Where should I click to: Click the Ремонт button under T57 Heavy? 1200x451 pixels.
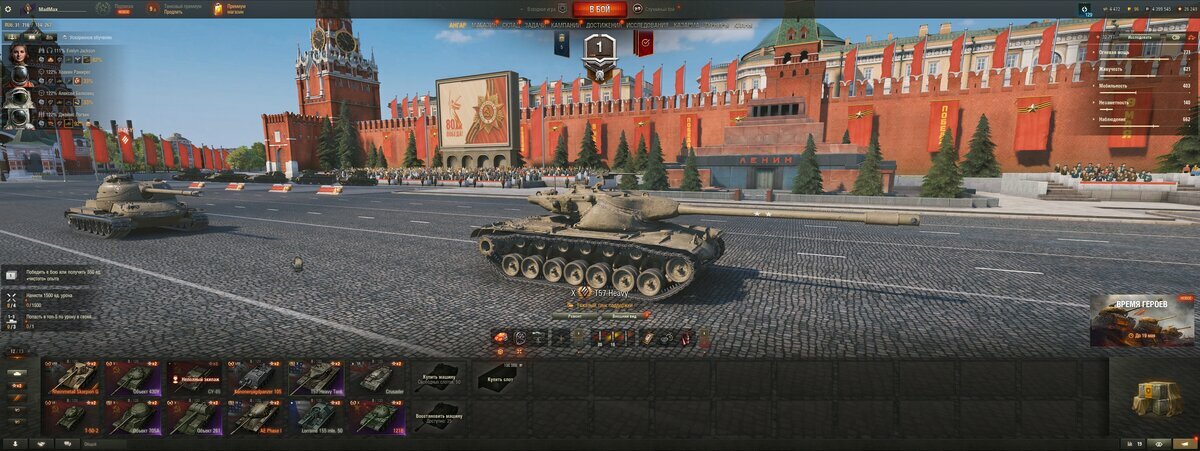[574, 315]
